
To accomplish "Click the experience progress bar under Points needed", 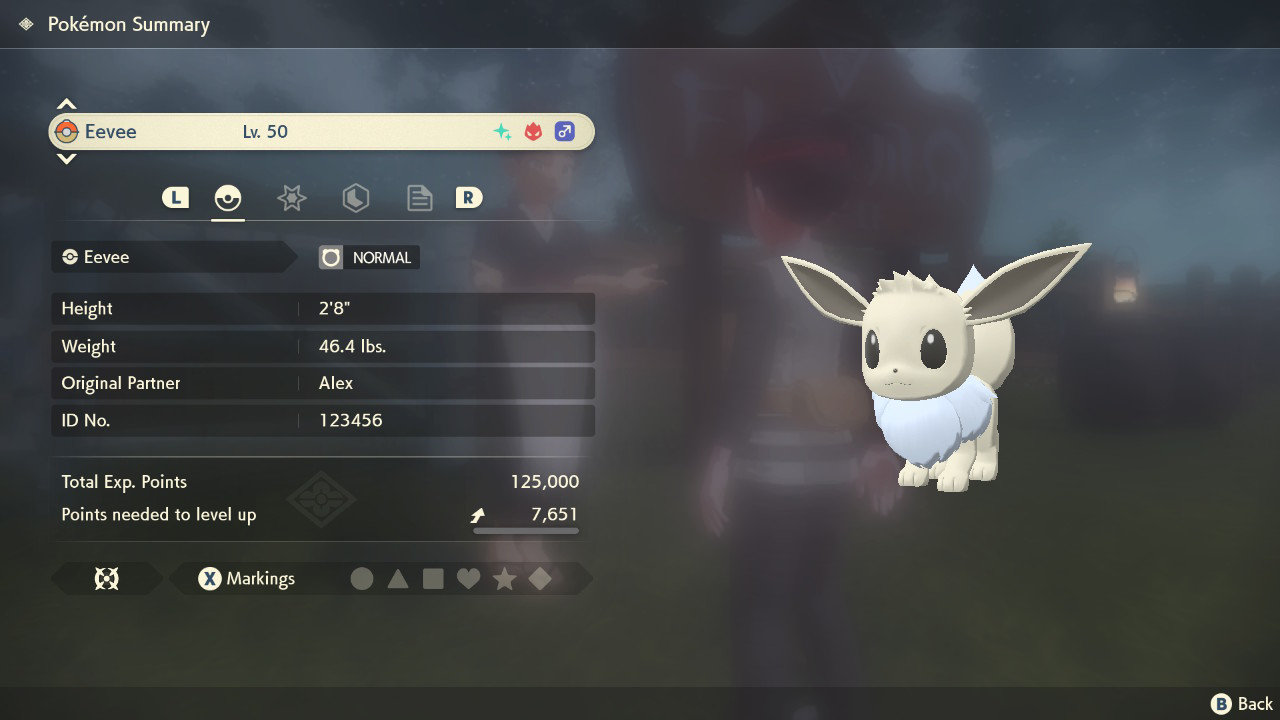I will 525,532.
